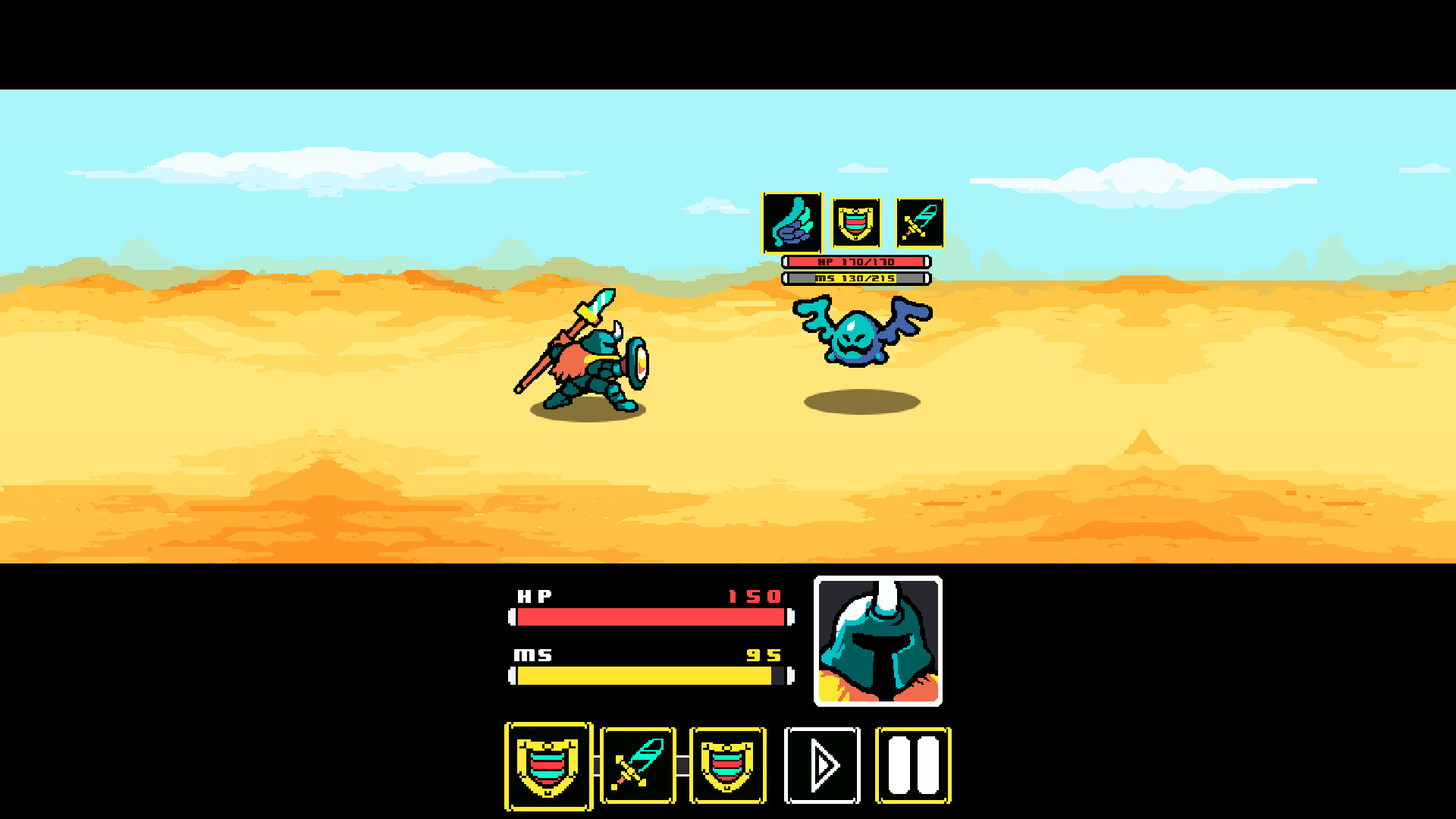Select the sword skill in the skill bar
1456x819 pixels.
click(x=638, y=764)
